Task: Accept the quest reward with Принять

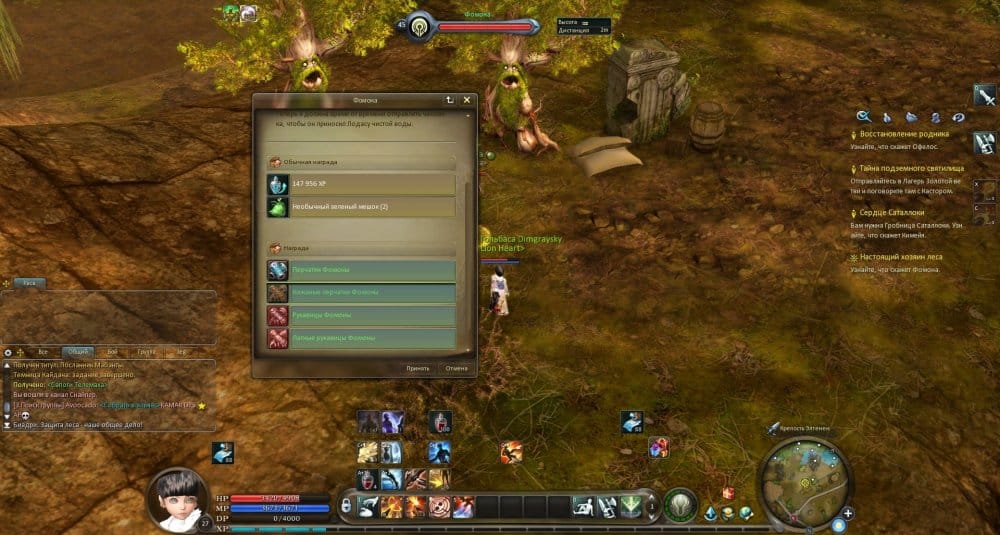Action: coord(418,368)
